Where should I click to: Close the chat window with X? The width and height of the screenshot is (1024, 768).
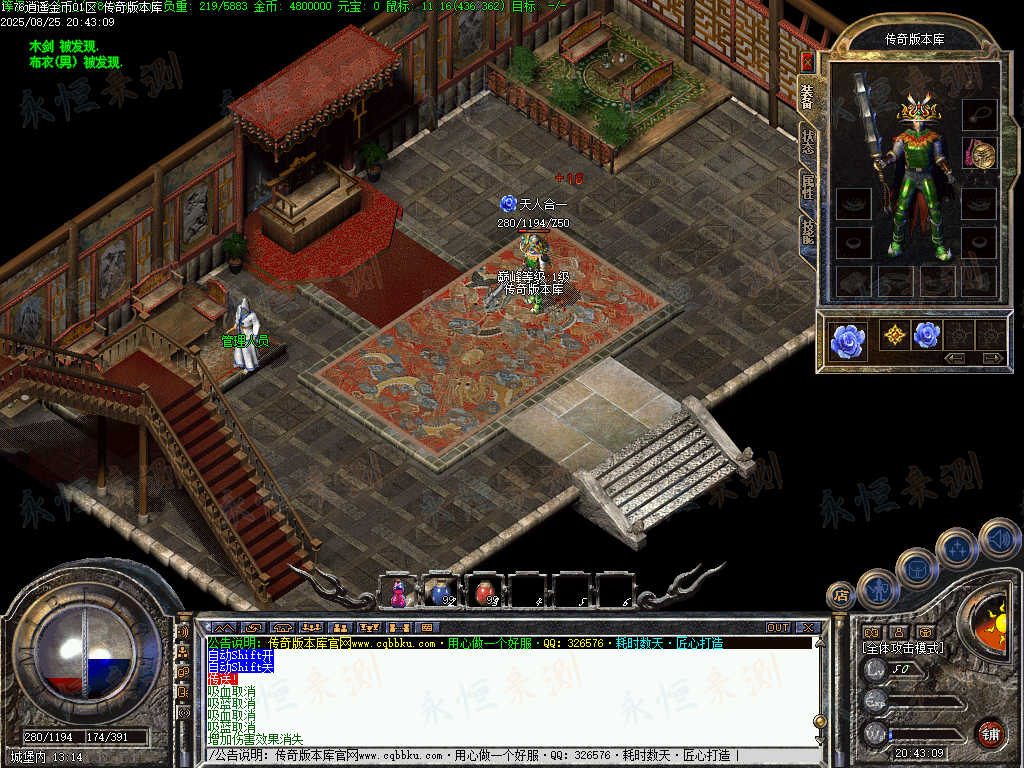(x=808, y=628)
